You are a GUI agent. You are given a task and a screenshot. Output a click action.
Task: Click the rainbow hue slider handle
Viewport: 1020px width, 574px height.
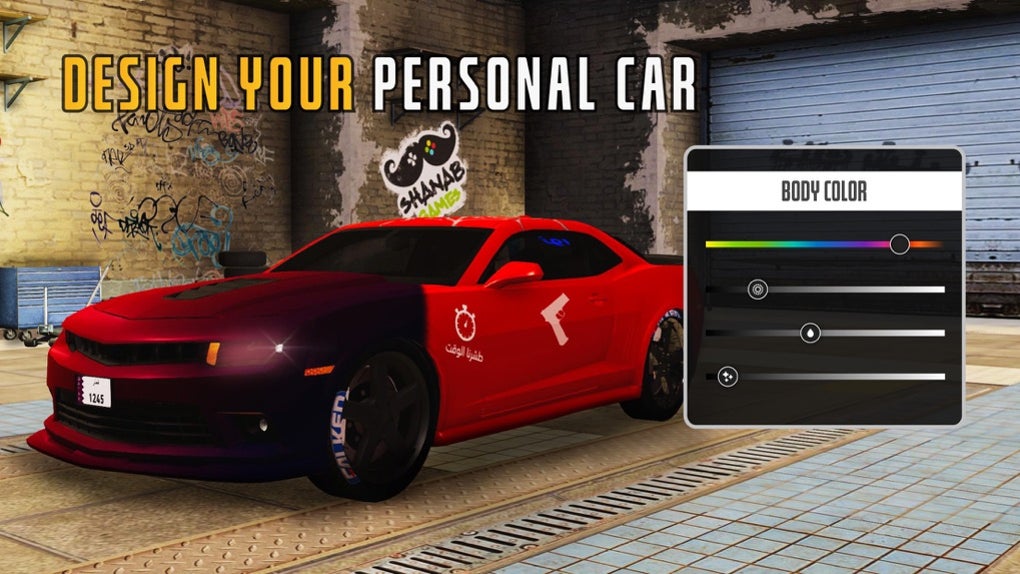coord(899,244)
